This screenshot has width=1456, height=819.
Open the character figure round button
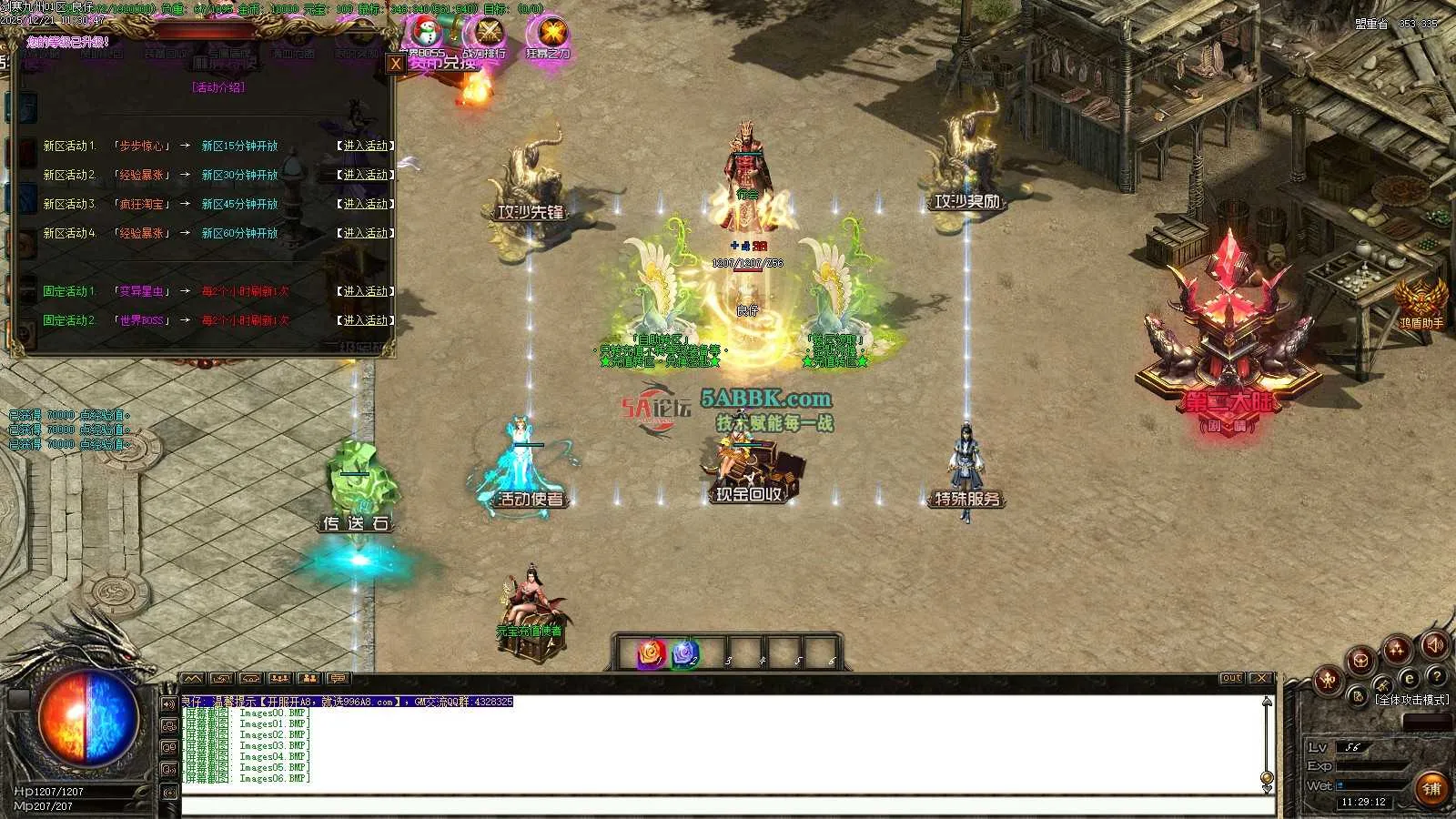pos(1328,679)
